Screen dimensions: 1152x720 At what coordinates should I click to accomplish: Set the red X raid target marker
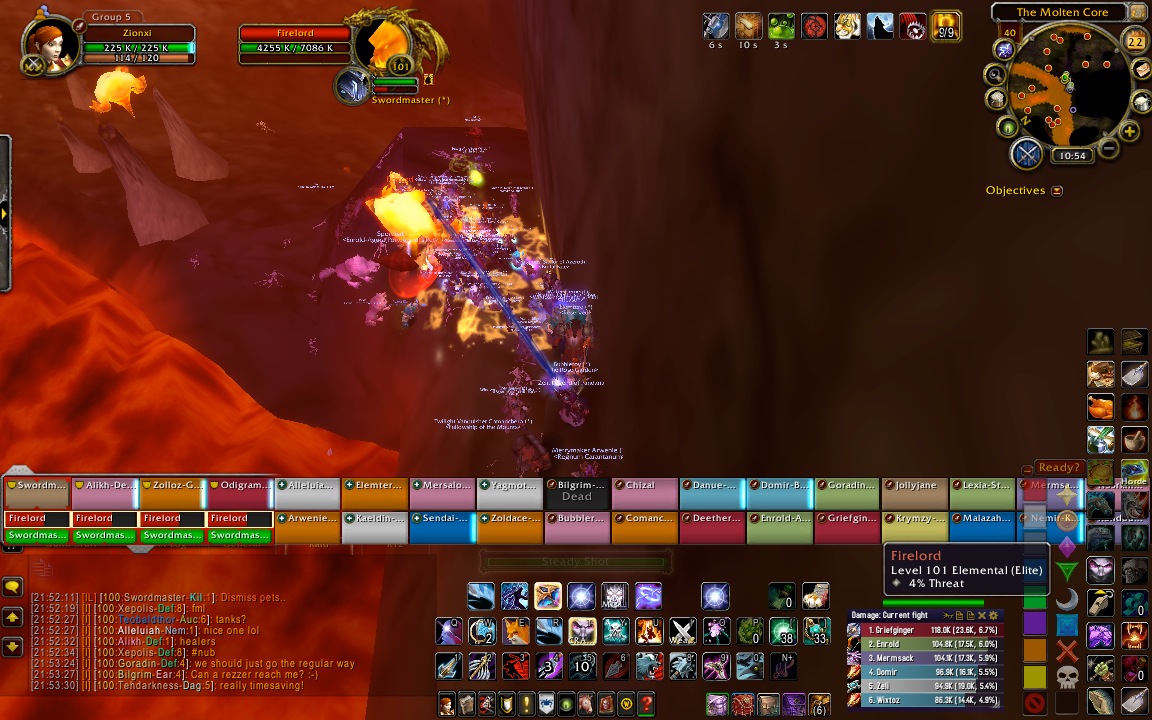pyautogui.click(x=1068, y=652)
